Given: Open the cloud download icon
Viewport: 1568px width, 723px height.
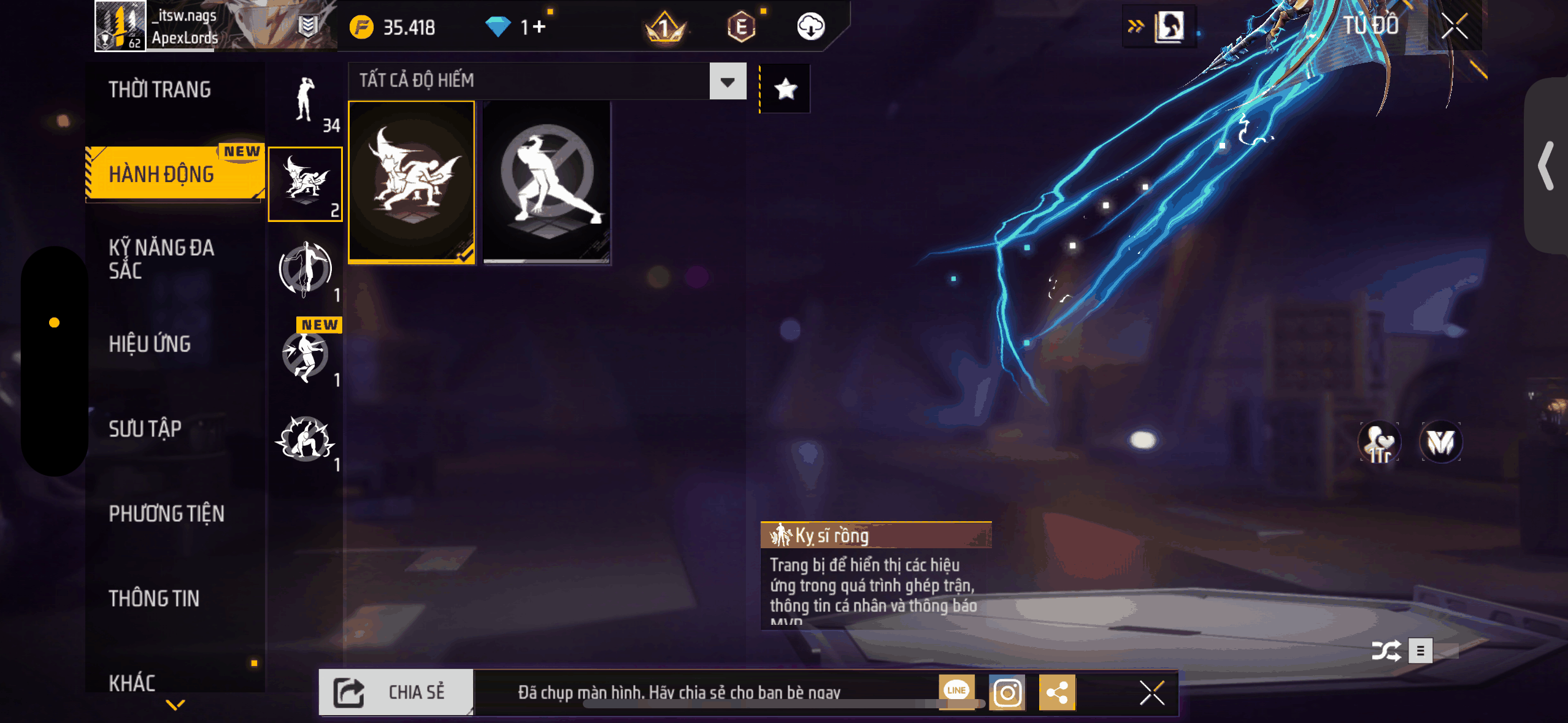Looking at the screenshot, I should click(x=810, y=27).
